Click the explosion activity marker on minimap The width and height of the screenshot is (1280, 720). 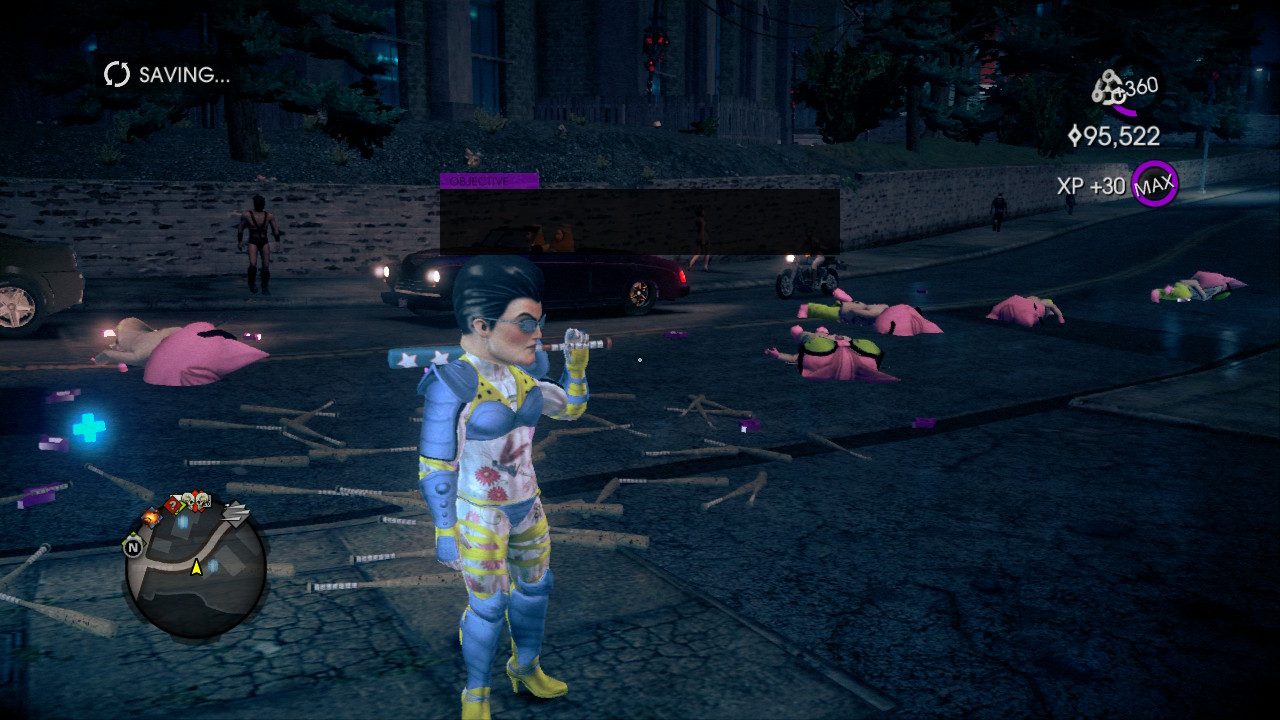click(152, 517)
